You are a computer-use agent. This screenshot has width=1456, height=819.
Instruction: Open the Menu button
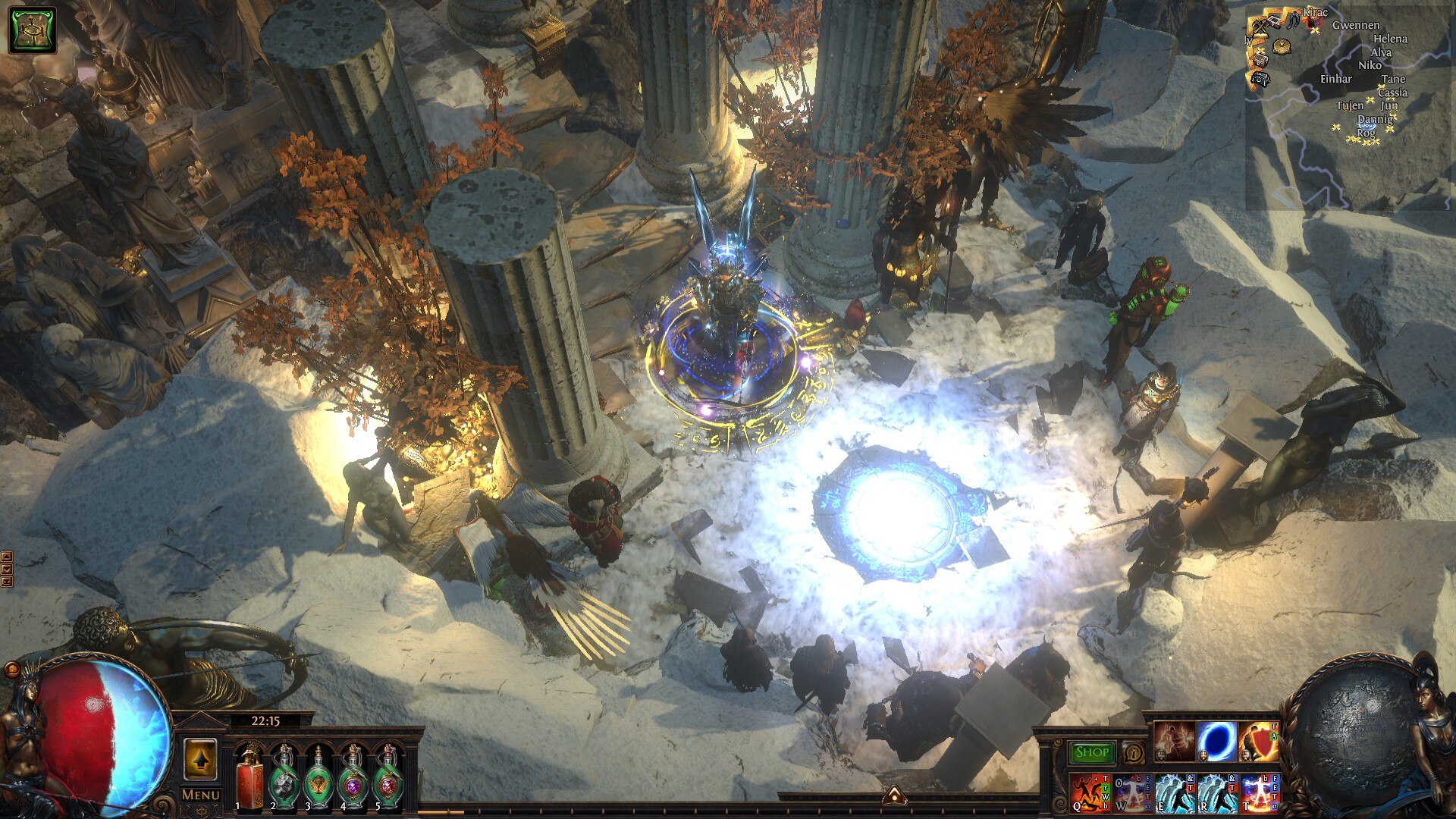click(x=200, y=795)
